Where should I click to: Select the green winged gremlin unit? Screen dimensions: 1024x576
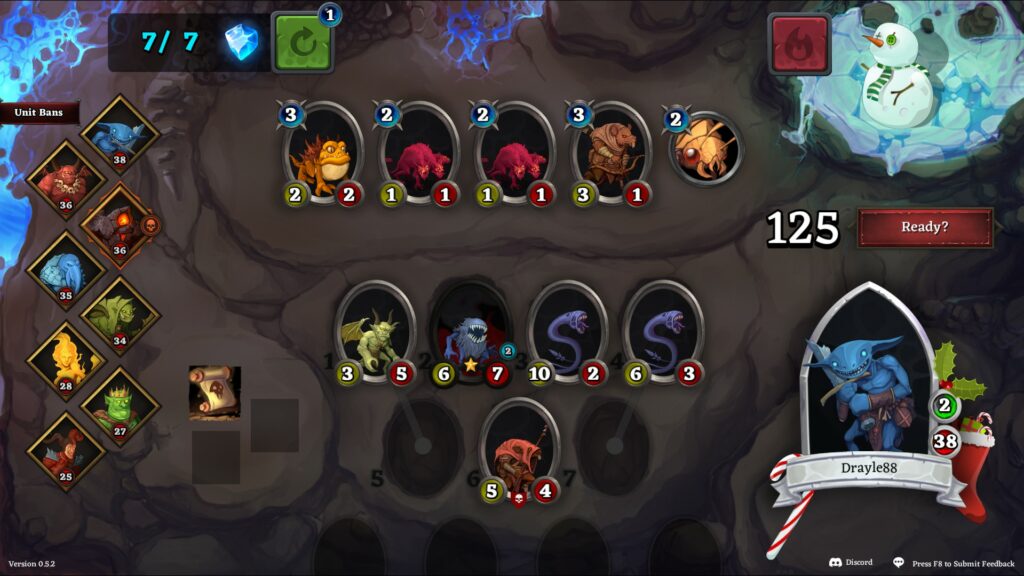point(375,333)
